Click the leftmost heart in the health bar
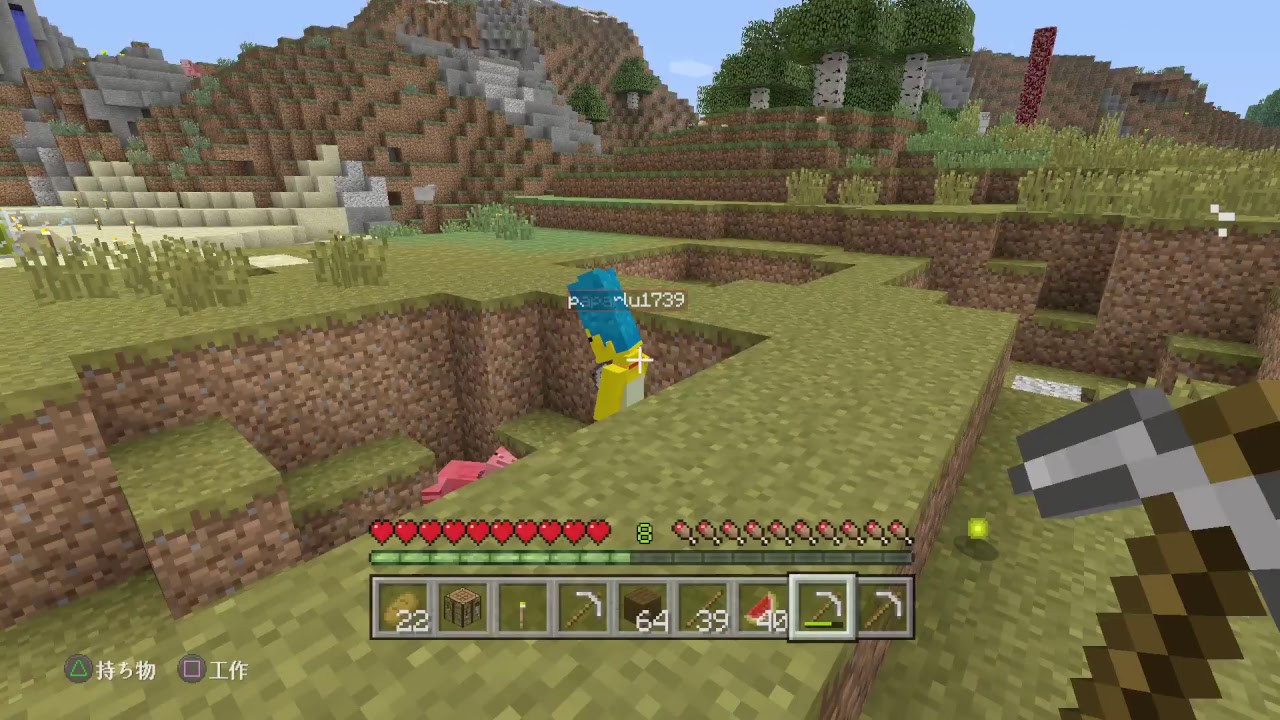This screenshot has height=720, width=1280. click(x=380, y=532)
